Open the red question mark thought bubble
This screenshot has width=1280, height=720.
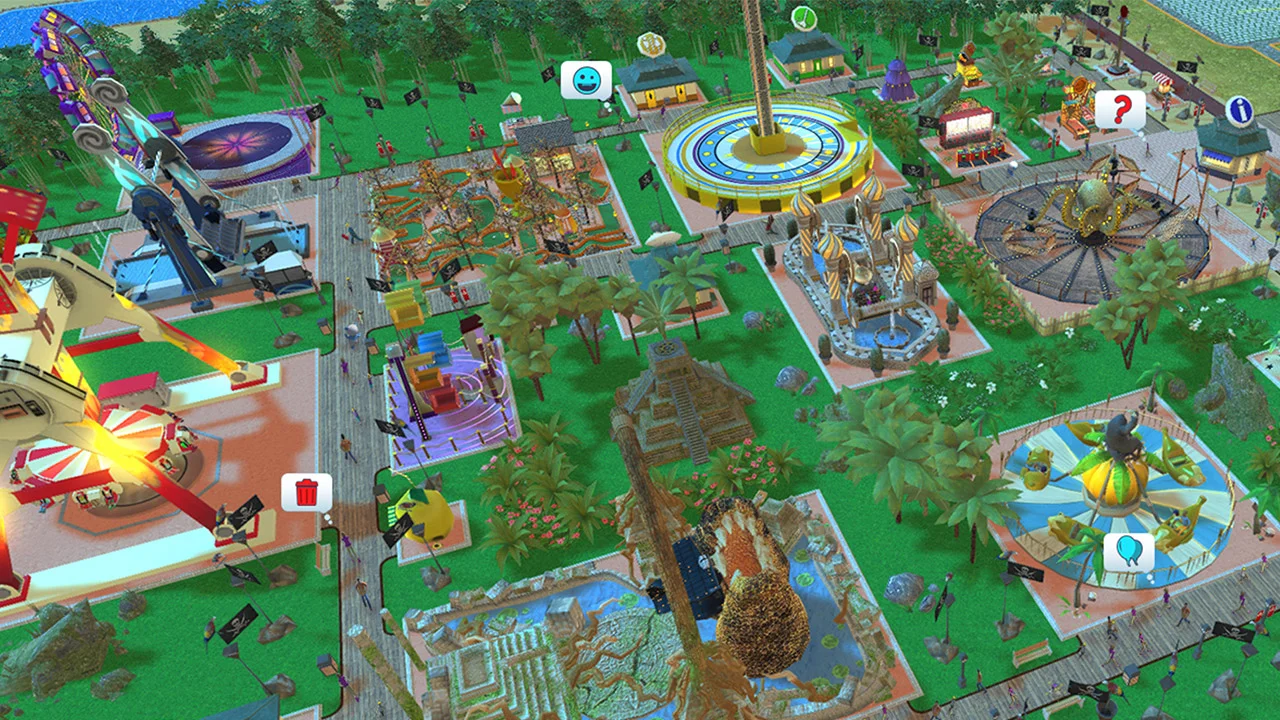pyautogui.click(x=1120, y=110)
